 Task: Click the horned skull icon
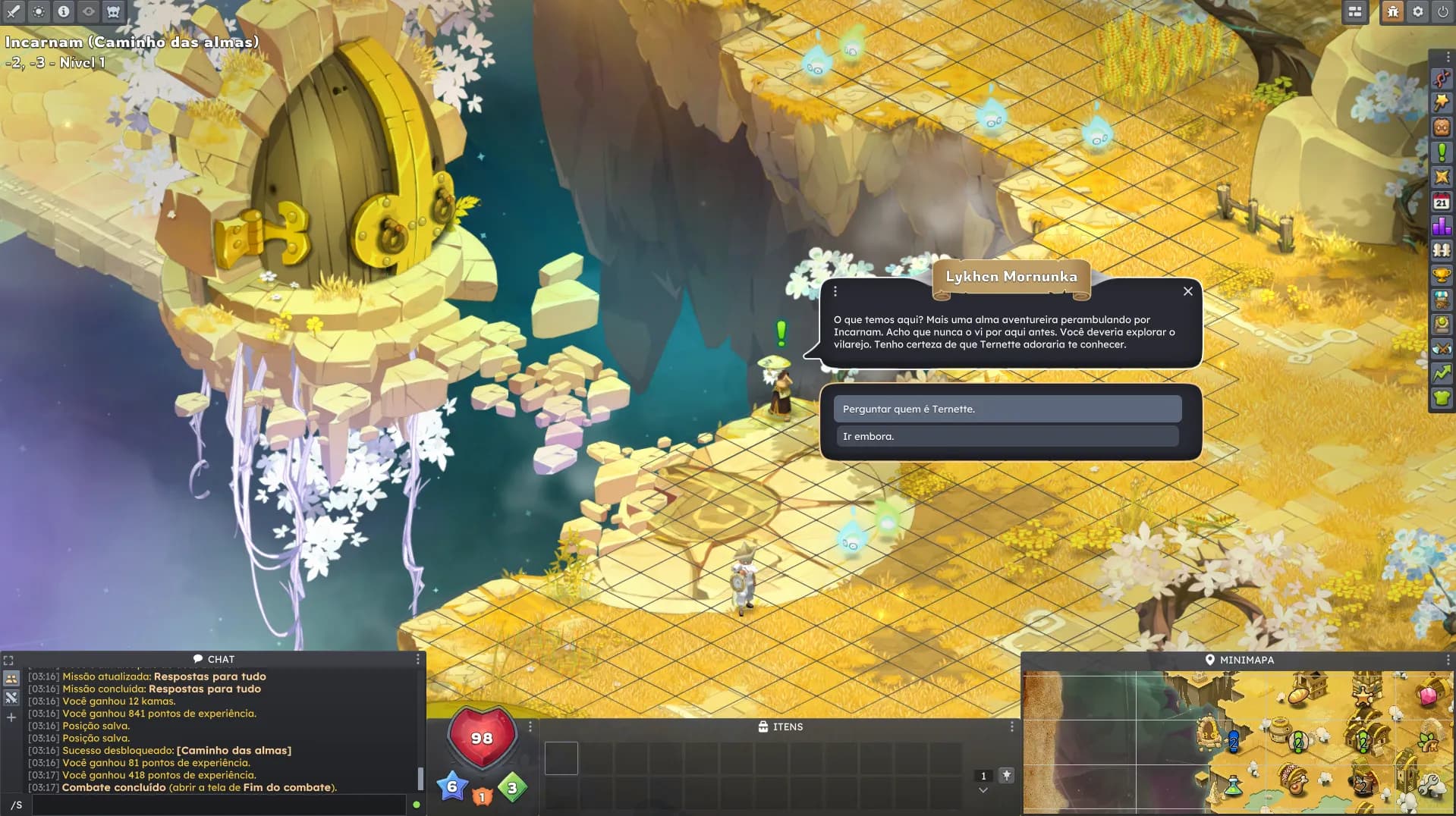(113, 11)
